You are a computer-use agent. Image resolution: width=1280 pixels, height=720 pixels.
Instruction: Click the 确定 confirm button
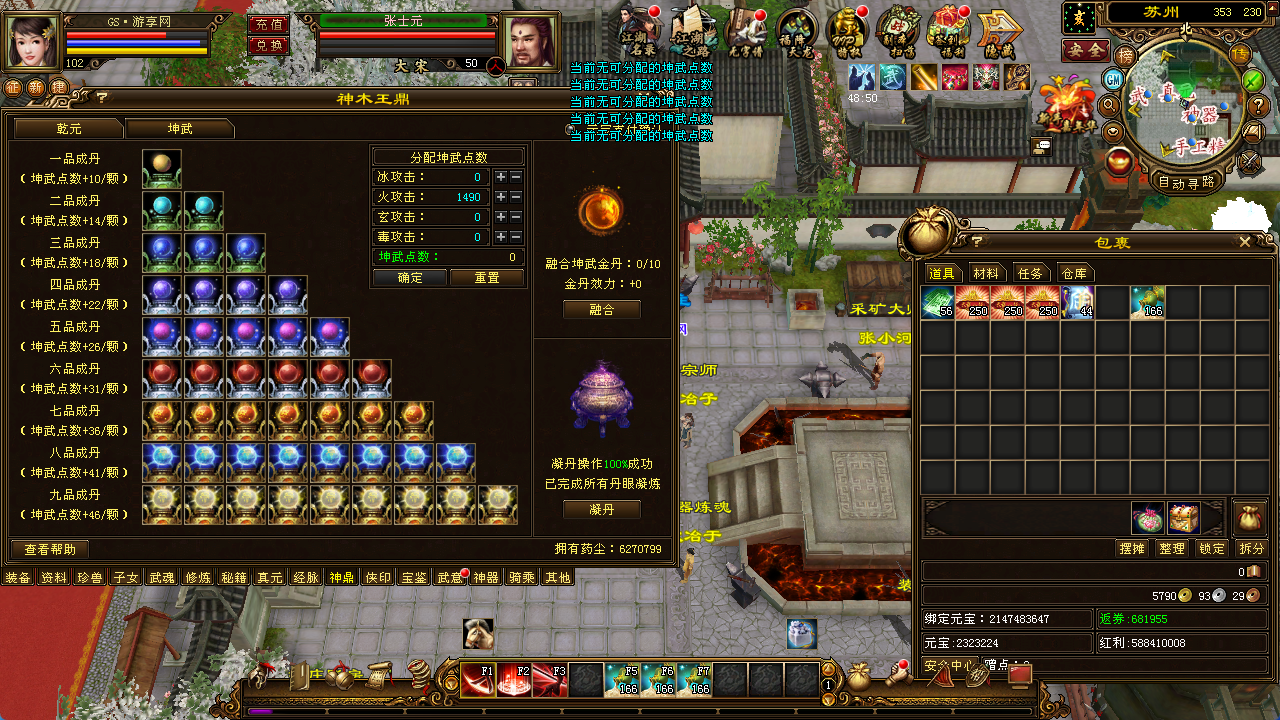410,278
